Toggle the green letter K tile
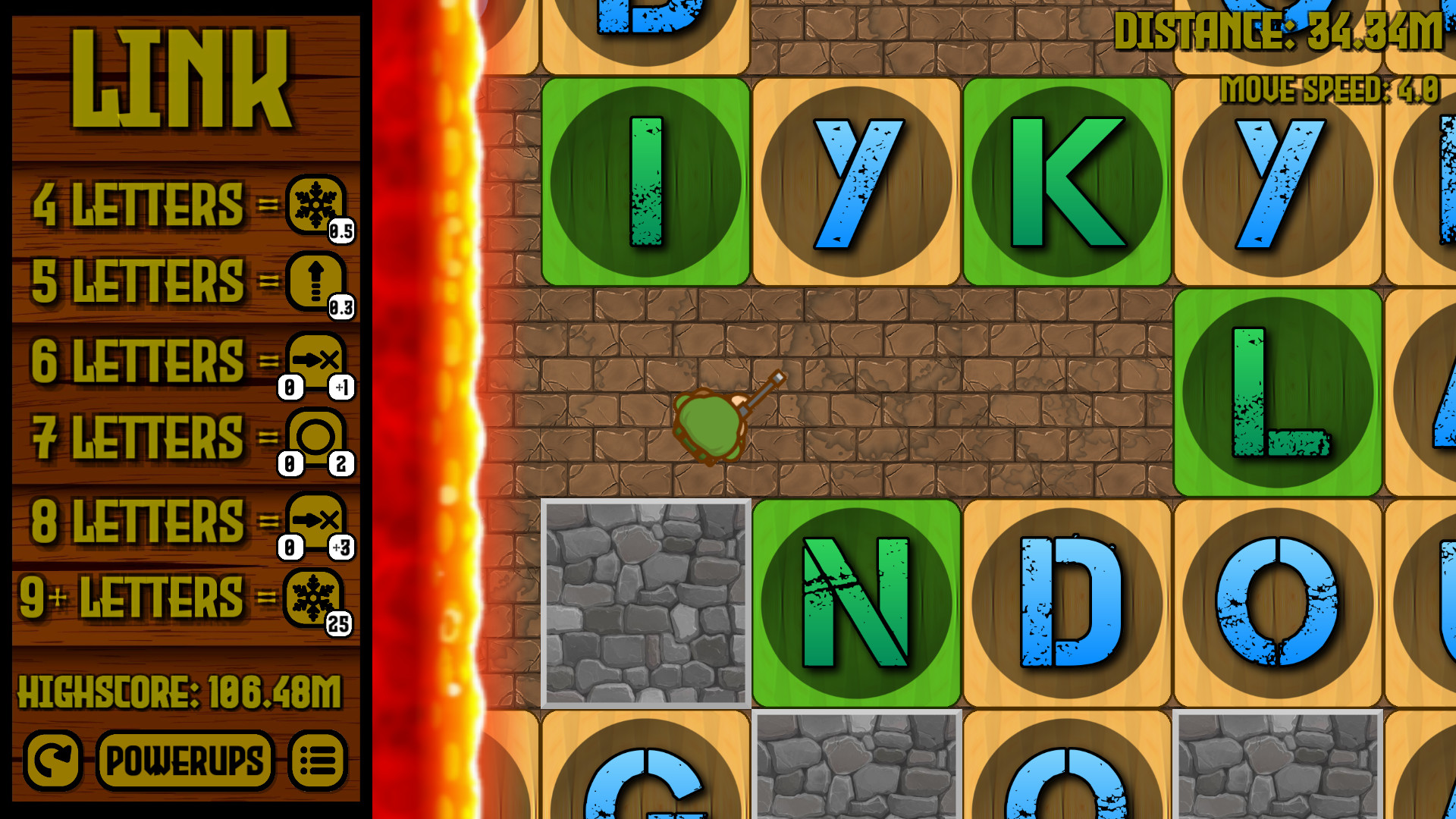Image resolution: width=1456 pixels, height=819 pixels. [x=1065, y=180]
